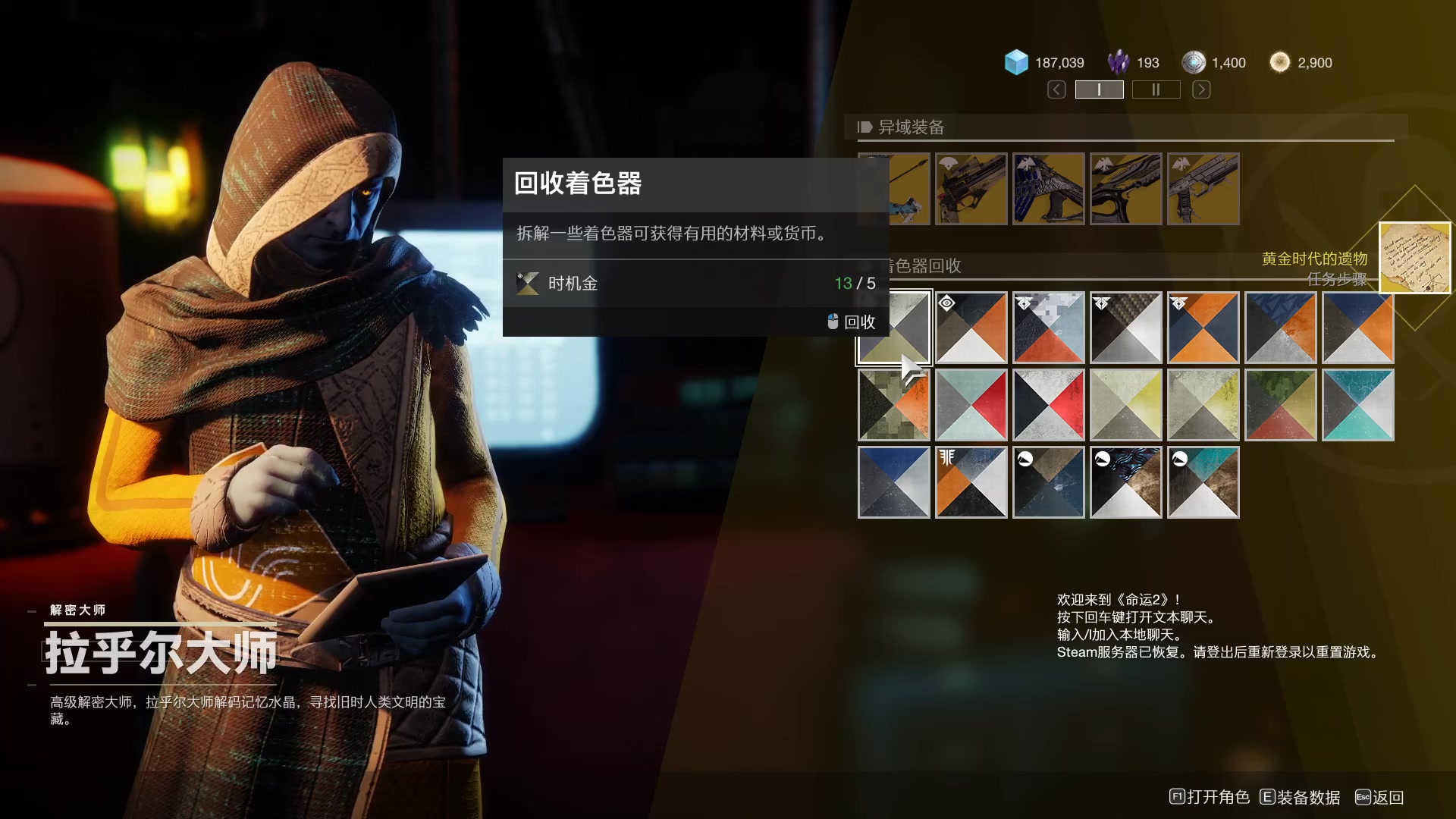
Task: Select the shader with the eye emblem
Action: click(971, 328)
